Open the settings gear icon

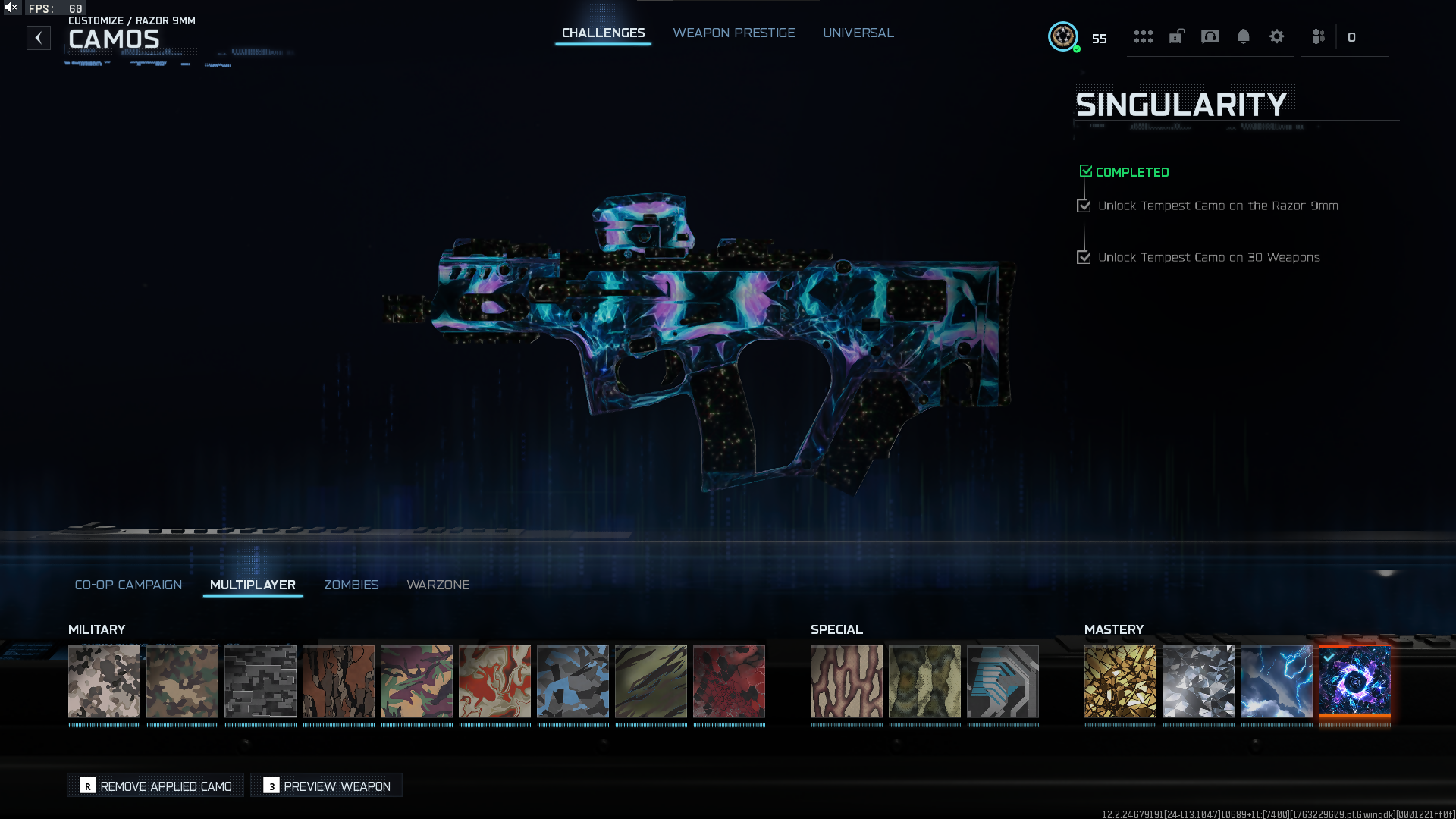point(1276,36)
